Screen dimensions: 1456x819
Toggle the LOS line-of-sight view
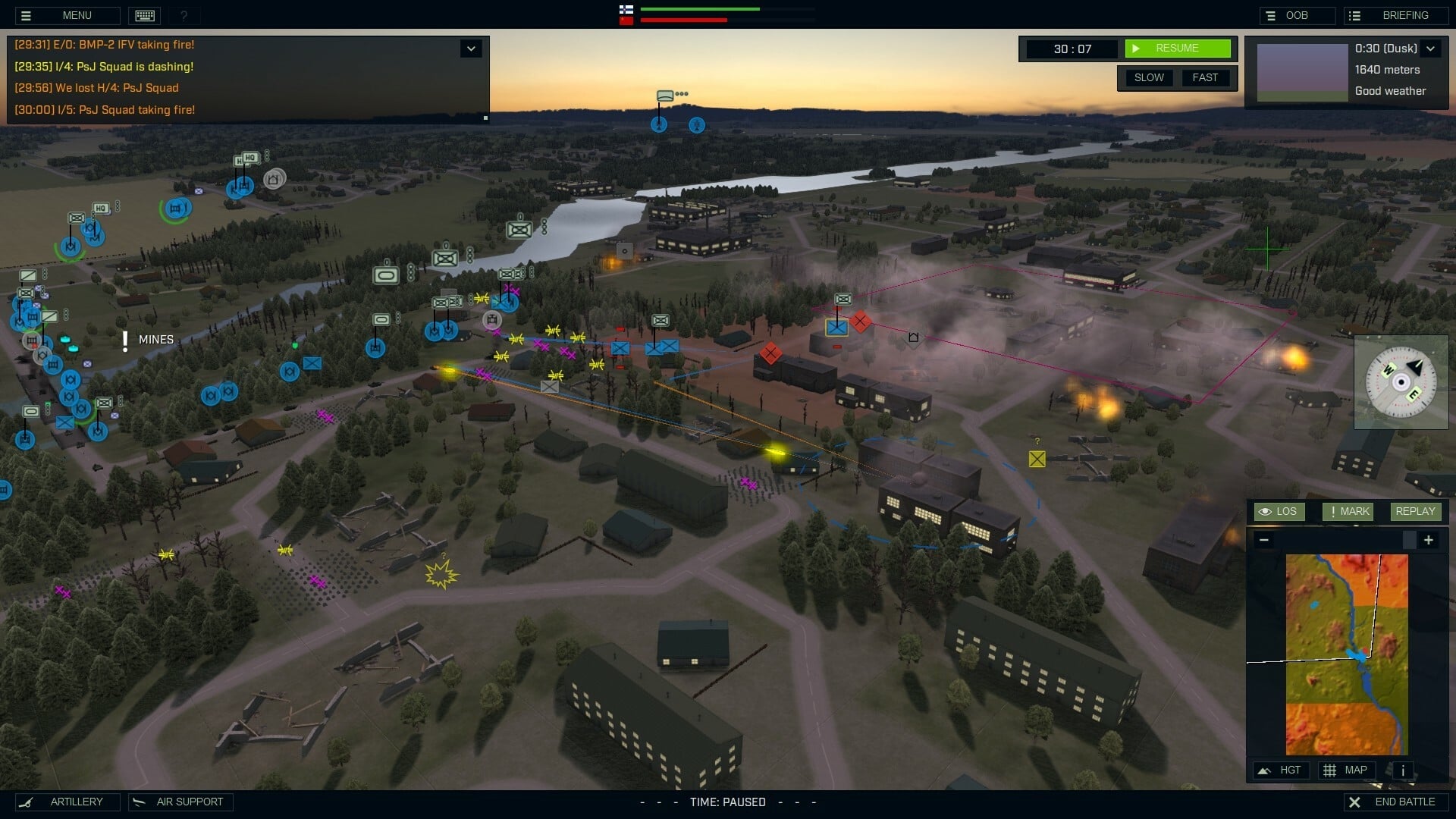1279,511
